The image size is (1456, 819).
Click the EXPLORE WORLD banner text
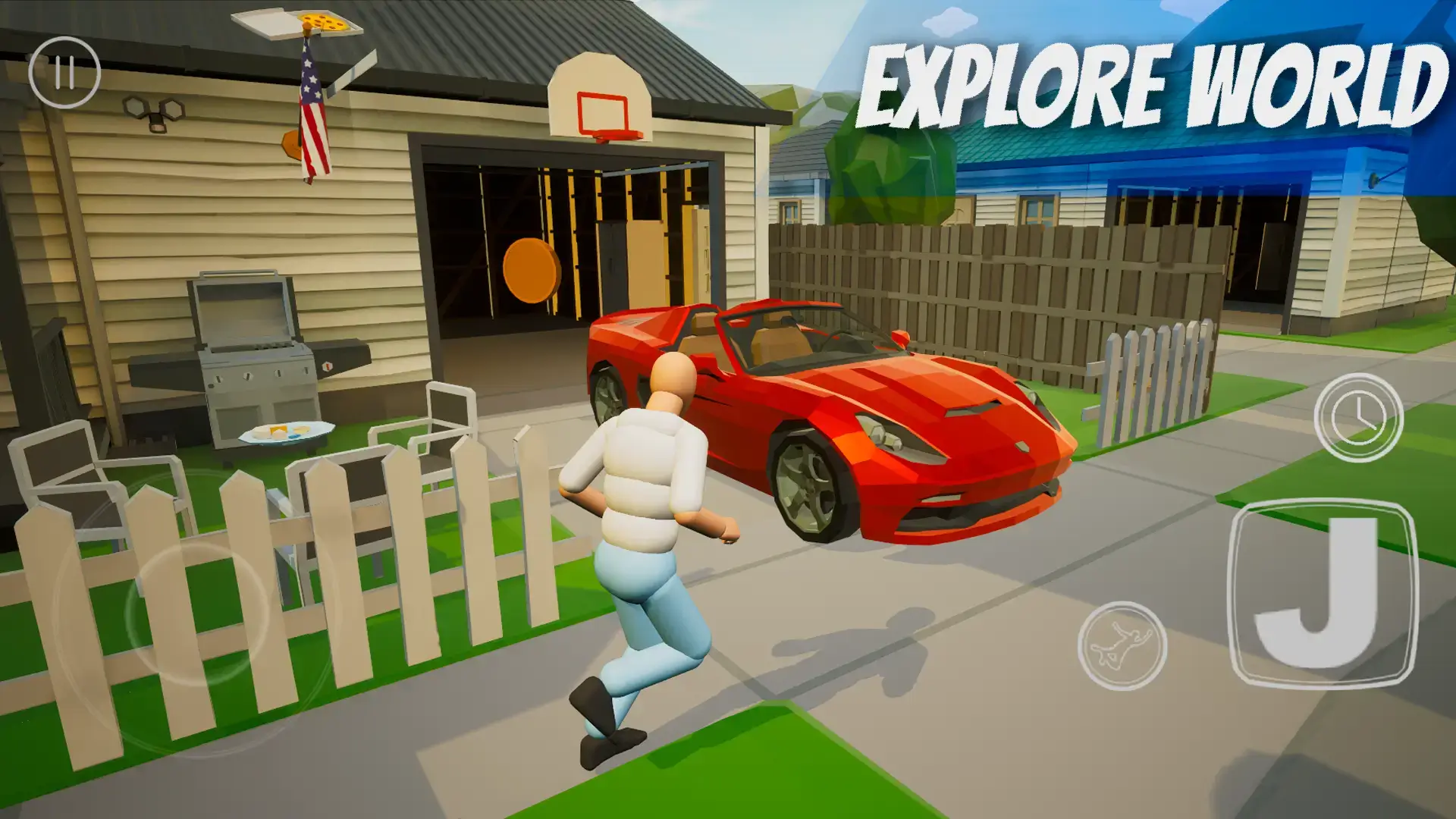point(1145,83)
